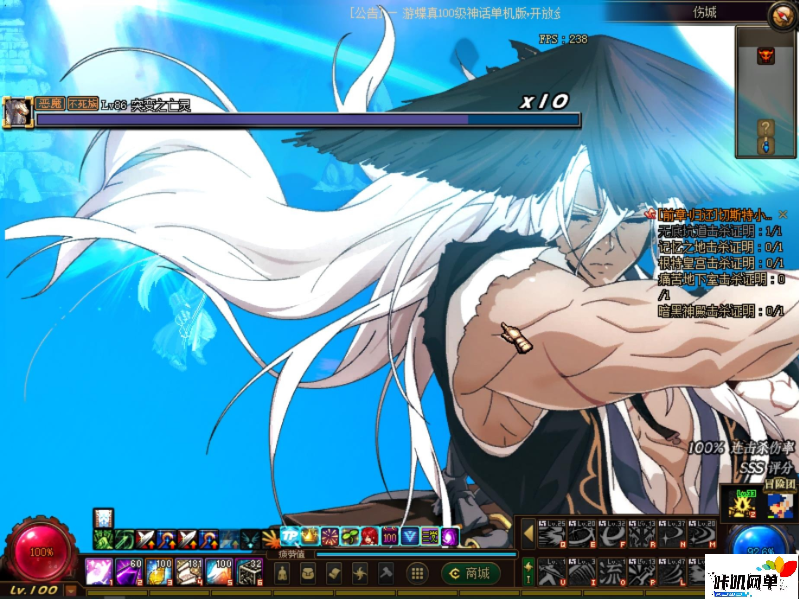Use the scroll item in quick slot 4
Image resolution: width=799 pixels, height=599 pixels.
point(188,573)
